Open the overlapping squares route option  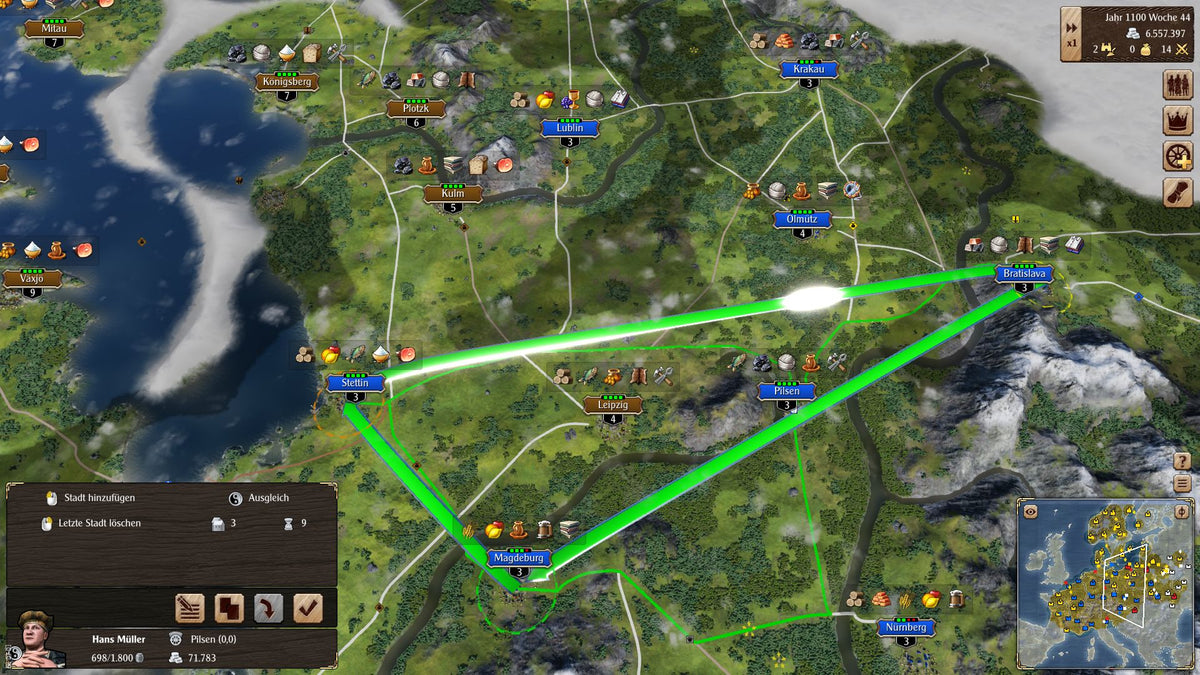click(x=229, y=607)
